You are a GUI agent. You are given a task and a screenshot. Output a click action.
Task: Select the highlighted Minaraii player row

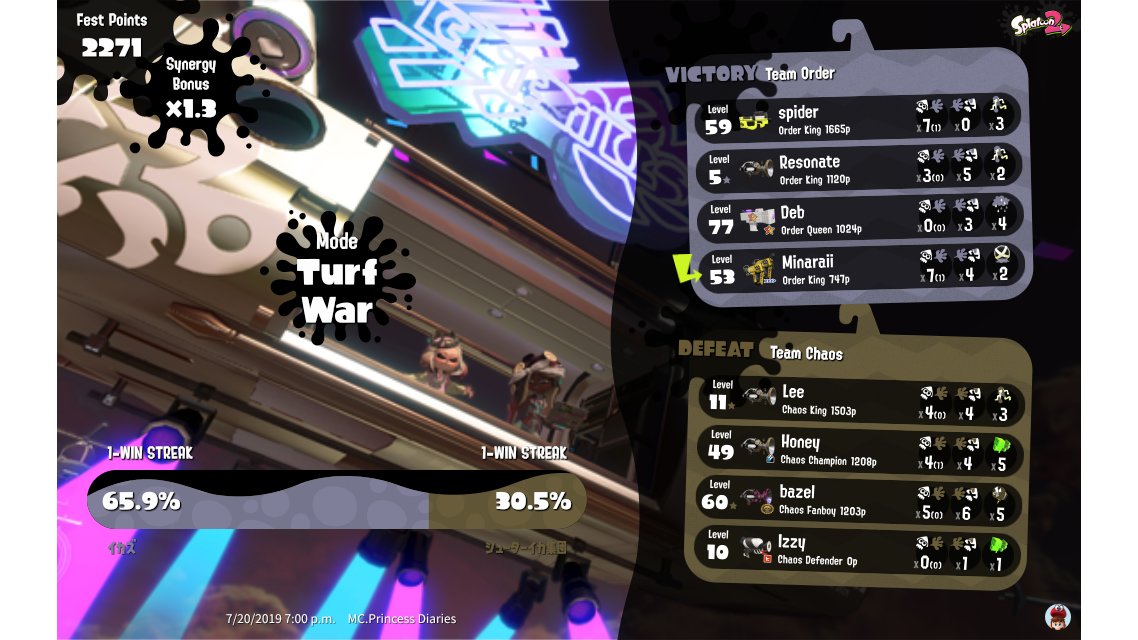(x=860, y=268)
